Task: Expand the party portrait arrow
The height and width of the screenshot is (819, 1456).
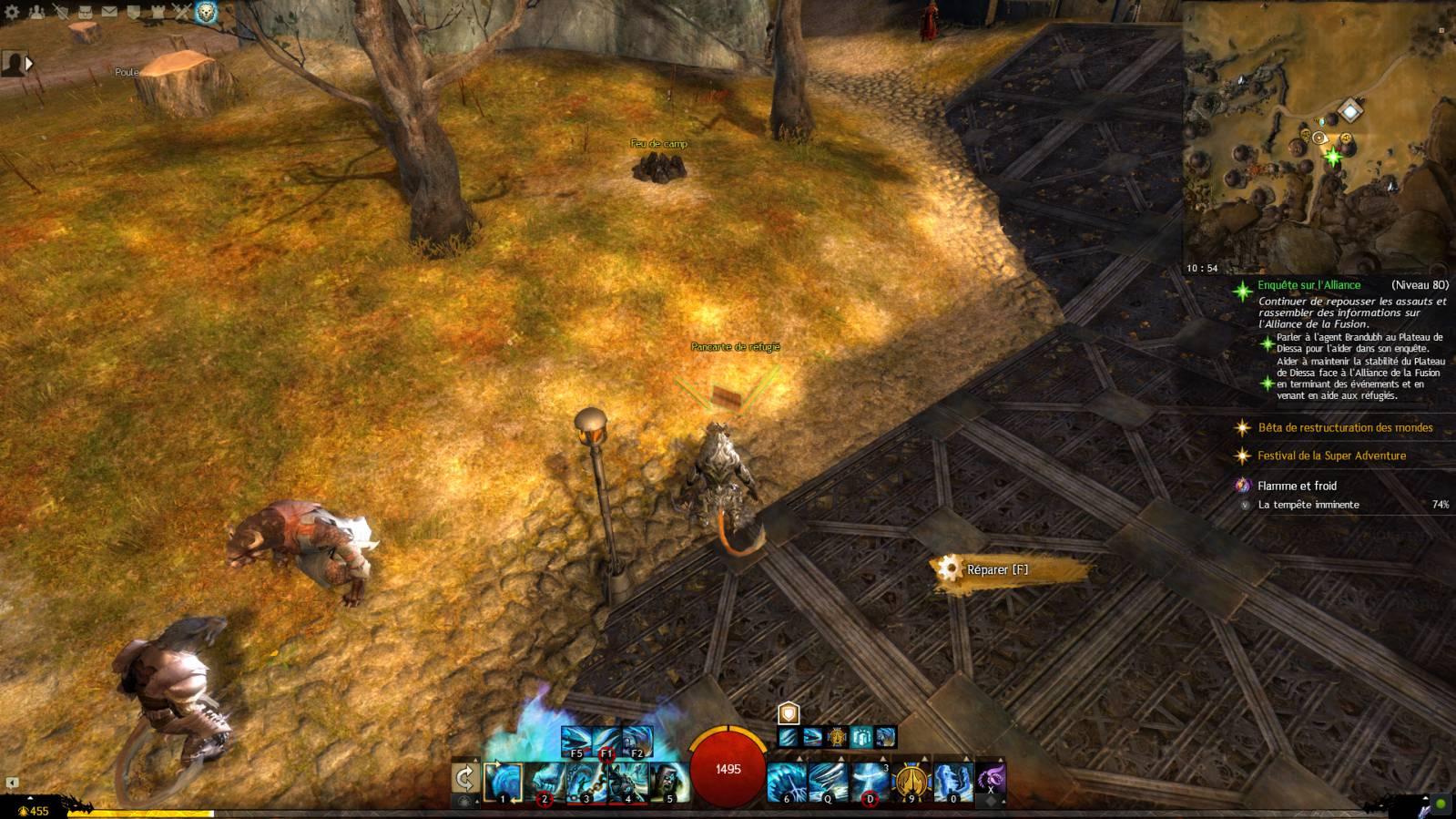Action: click(29, 64)
